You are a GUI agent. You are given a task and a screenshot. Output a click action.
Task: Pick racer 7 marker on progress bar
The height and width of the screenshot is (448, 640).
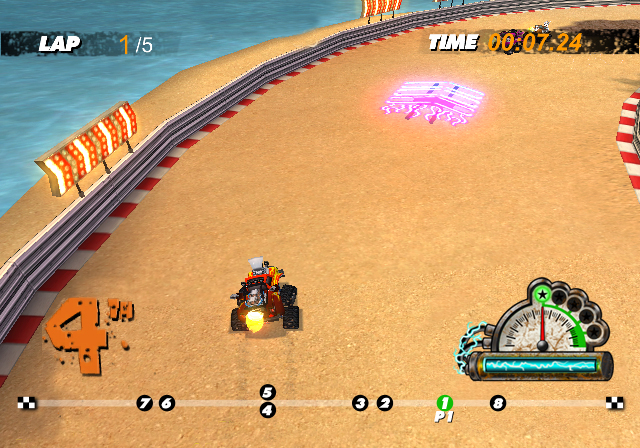point(145,403)
